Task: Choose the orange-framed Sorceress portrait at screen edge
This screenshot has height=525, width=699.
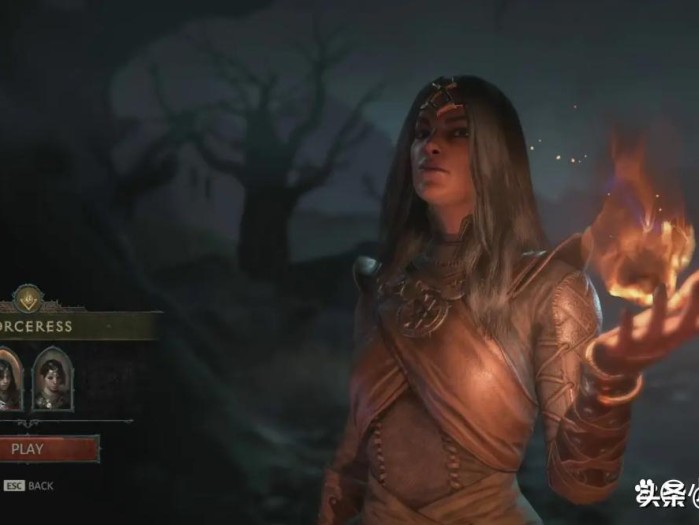Action: click(8, 379)
